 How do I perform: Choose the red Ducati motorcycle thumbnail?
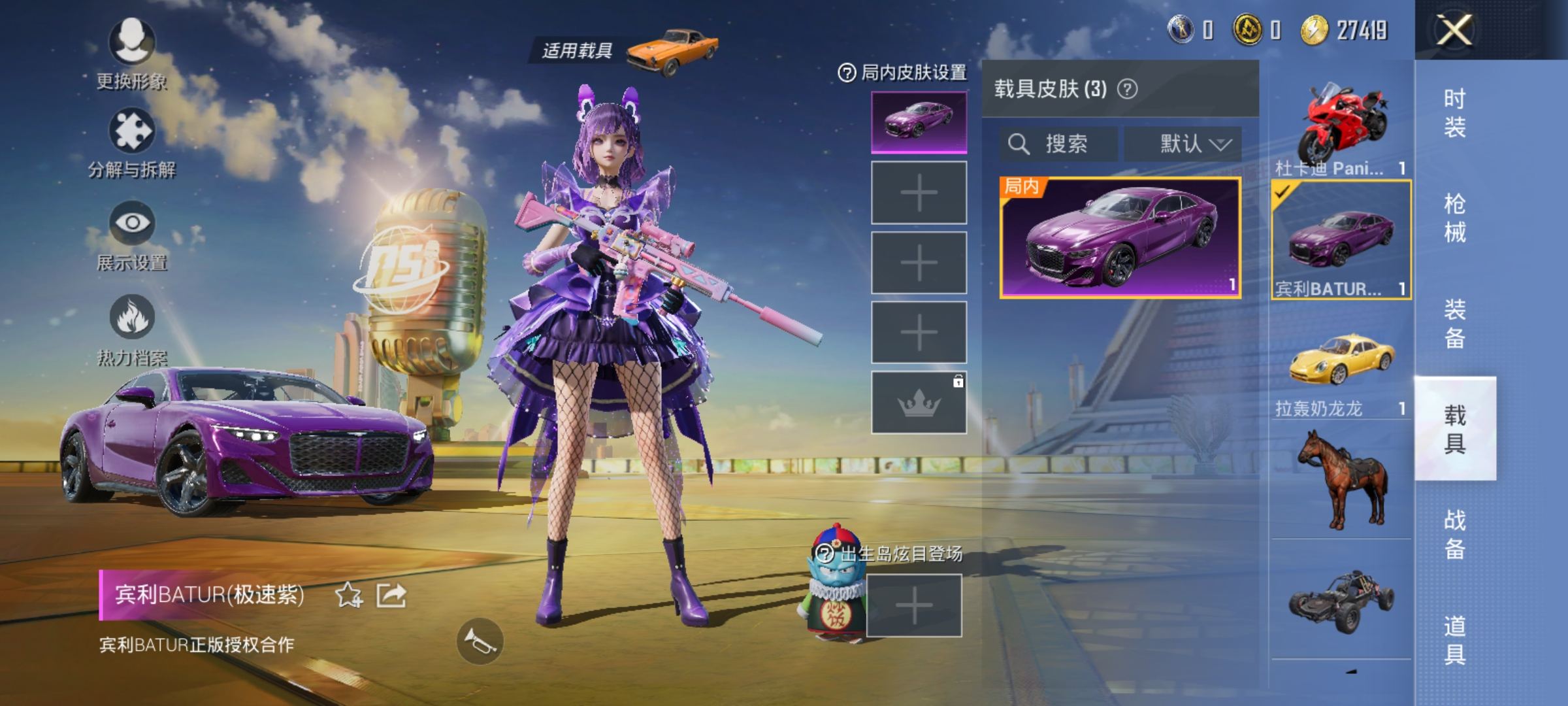tap(1341, 126)
